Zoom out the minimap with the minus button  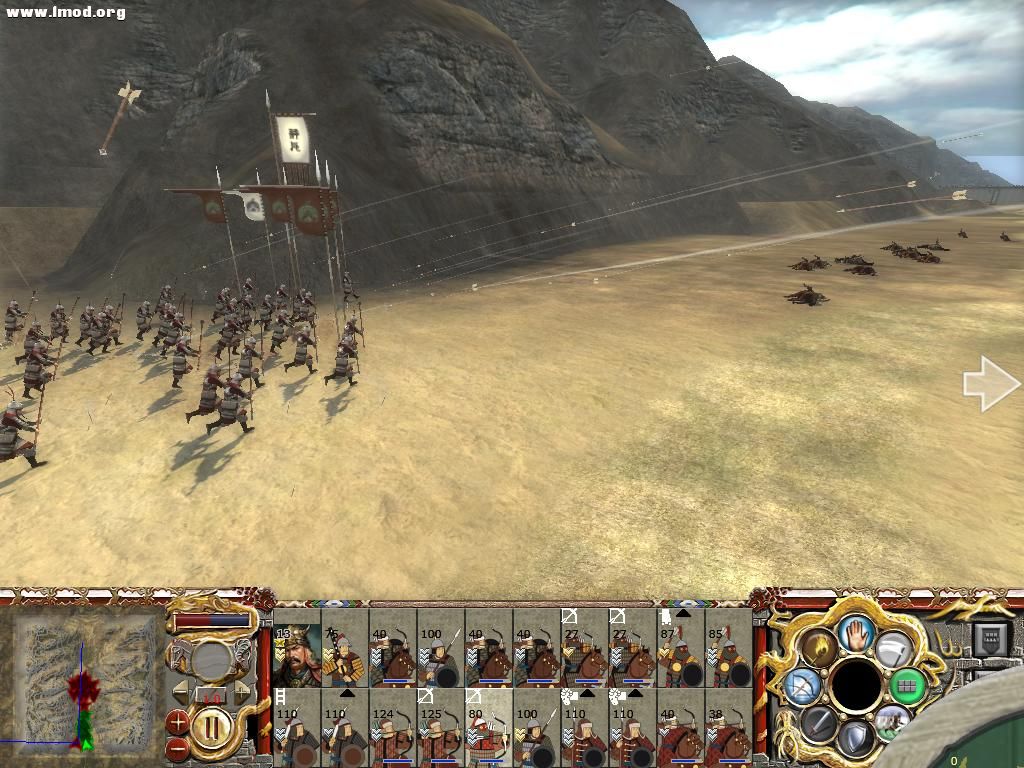[x=178, y=746]
